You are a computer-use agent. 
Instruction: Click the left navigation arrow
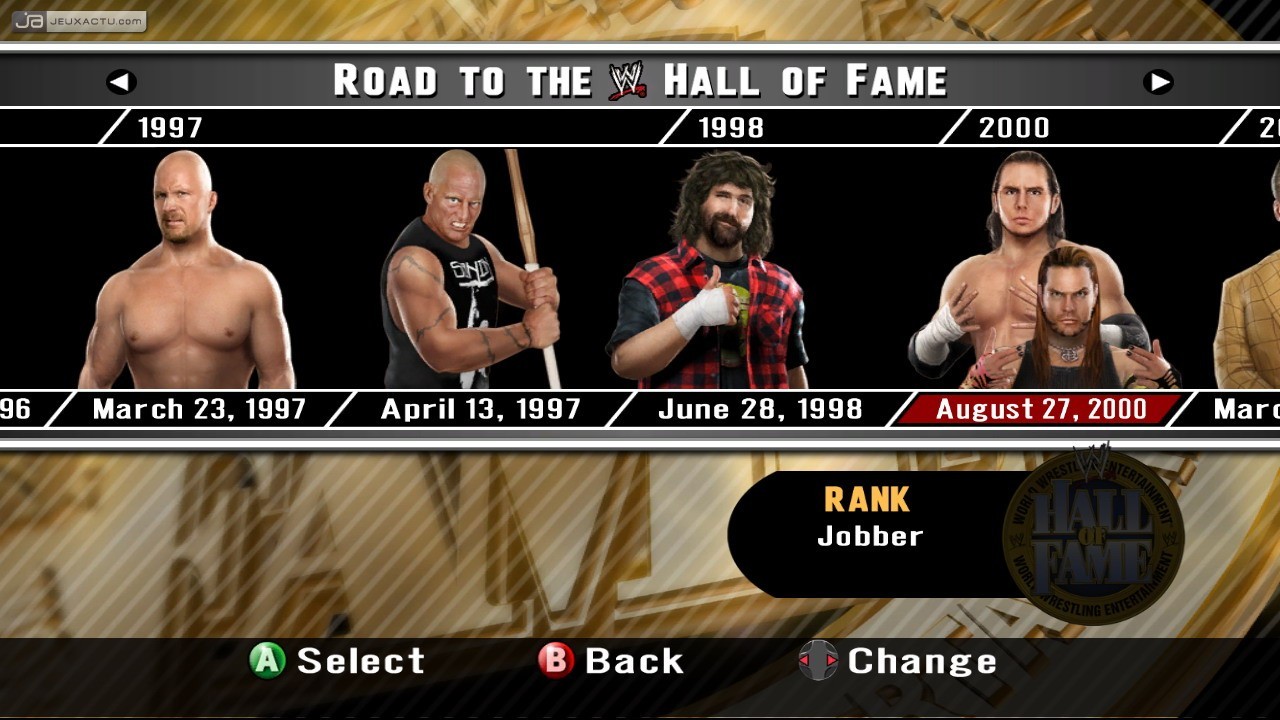pyautogui.click(x=122, y=82)
